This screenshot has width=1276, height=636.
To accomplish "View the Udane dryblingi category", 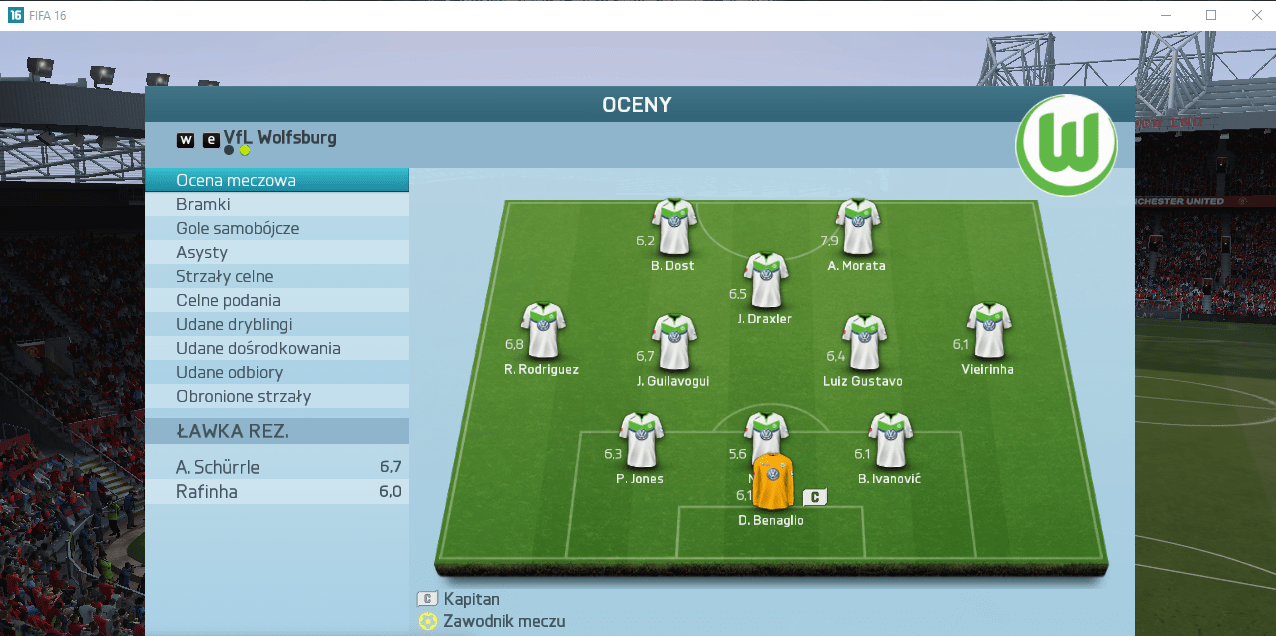I will (277, 325).
